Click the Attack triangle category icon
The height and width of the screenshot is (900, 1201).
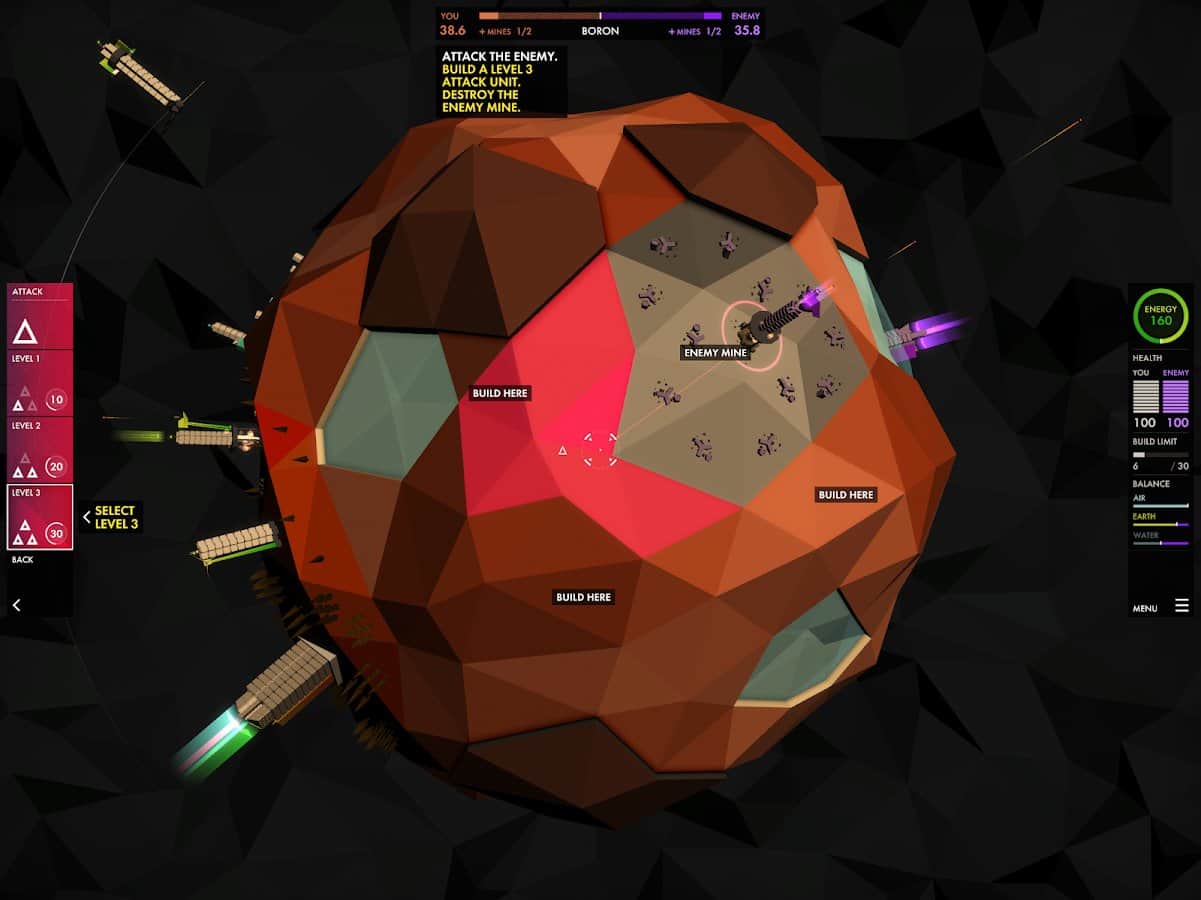coord(25,331)
